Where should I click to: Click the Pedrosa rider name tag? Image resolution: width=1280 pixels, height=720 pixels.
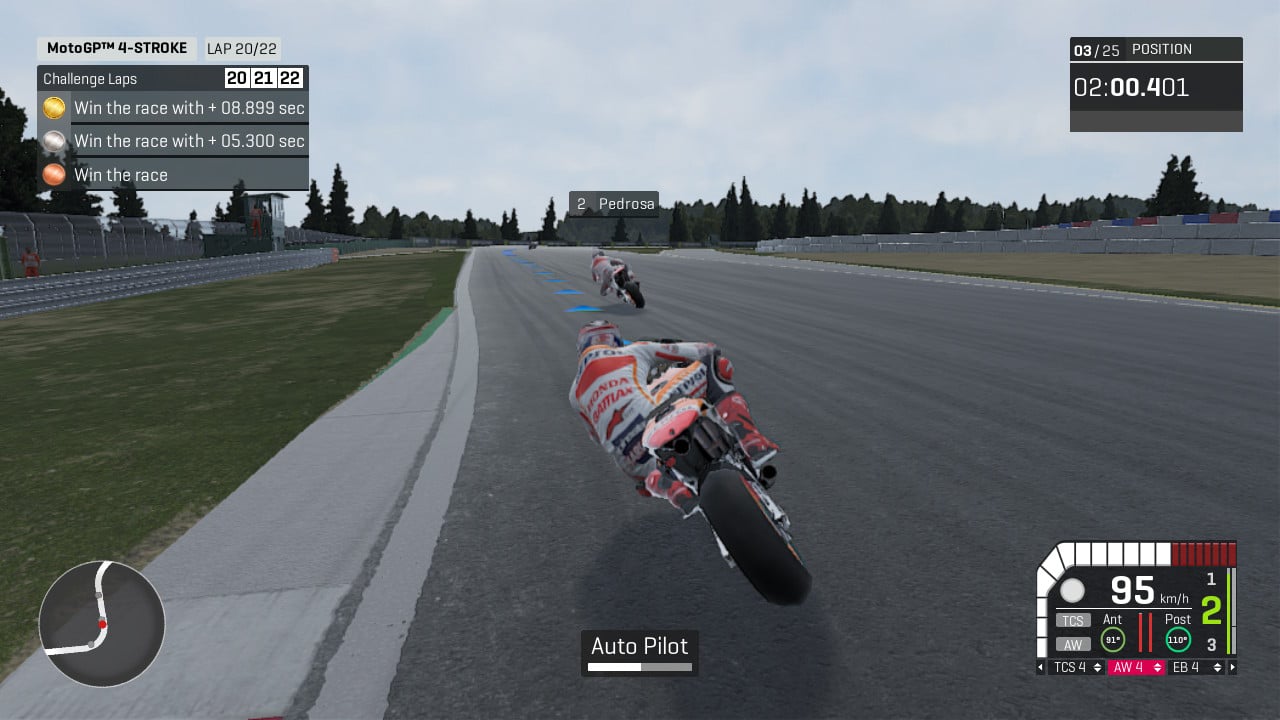pyautogui.click(x=612, y=203)
